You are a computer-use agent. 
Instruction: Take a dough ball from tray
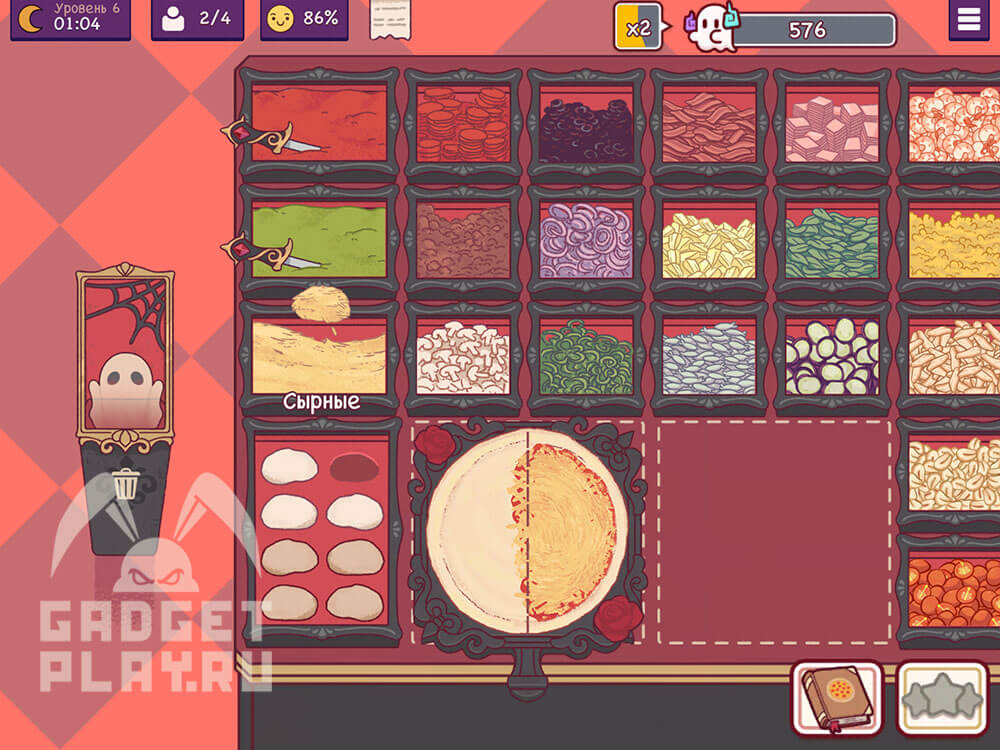(290, 467)
